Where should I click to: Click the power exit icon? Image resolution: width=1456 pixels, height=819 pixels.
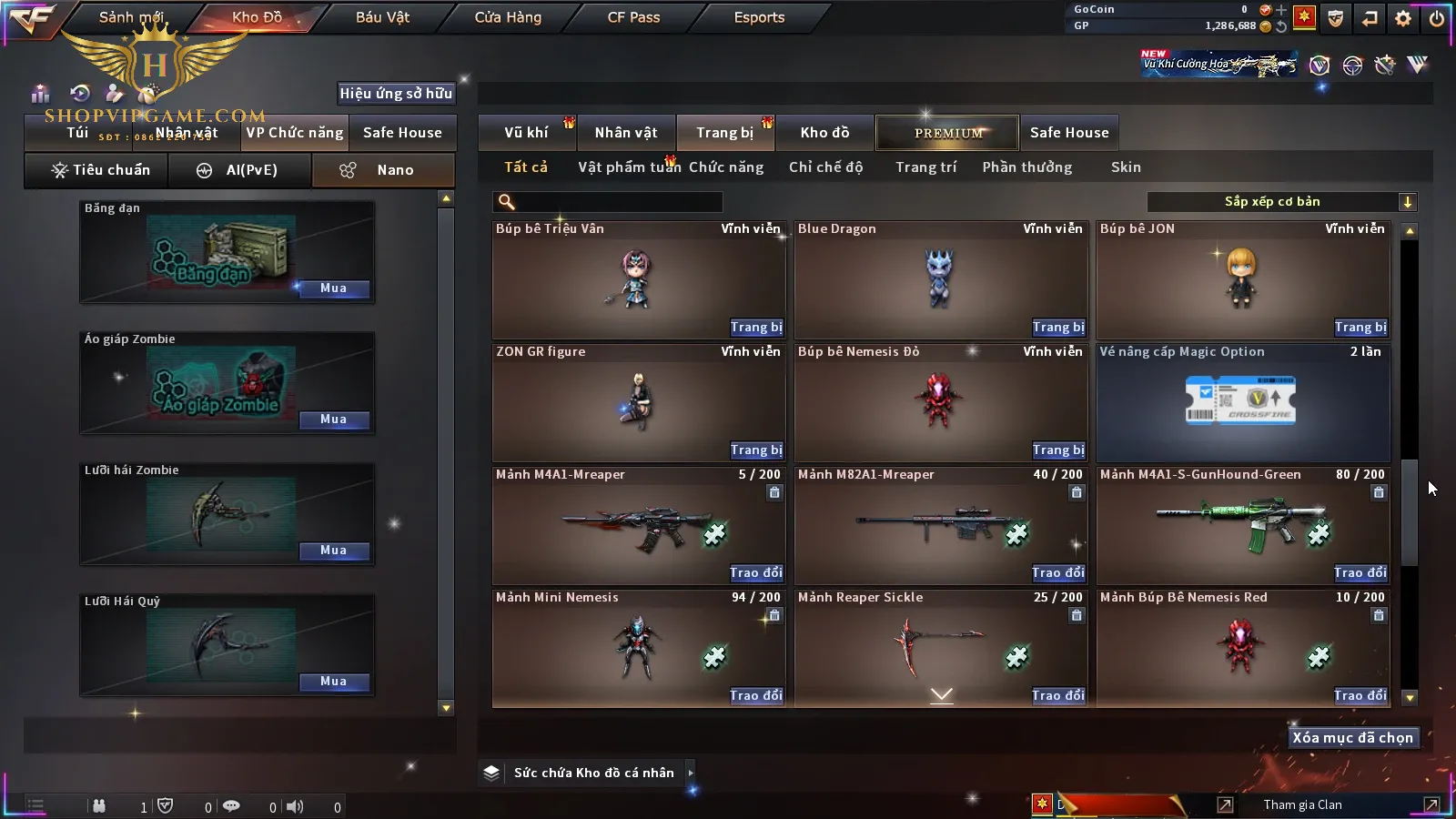point(1437,18)
